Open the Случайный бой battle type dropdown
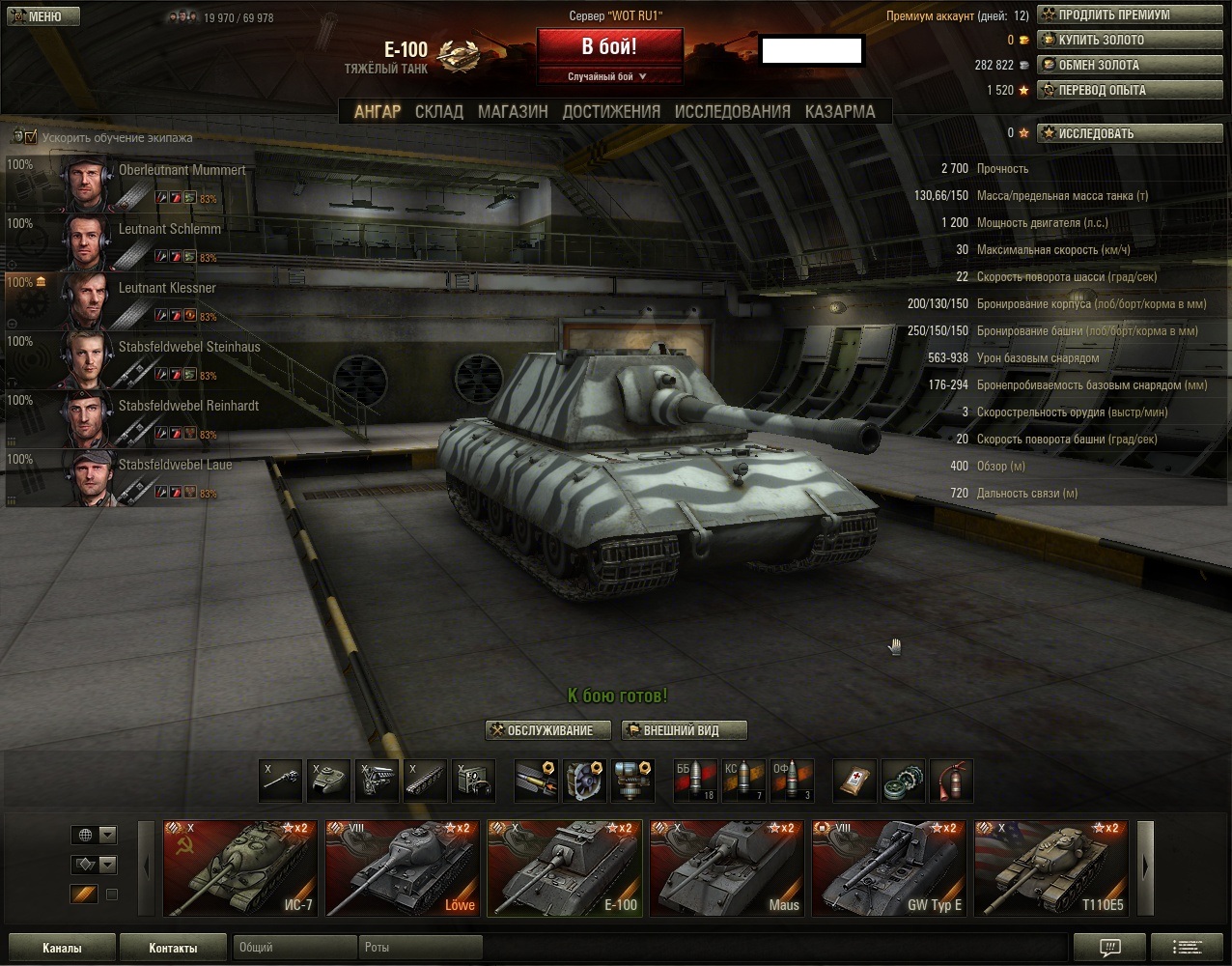Viewport: 1232px width, 966px height. click(x=608, y=76)
